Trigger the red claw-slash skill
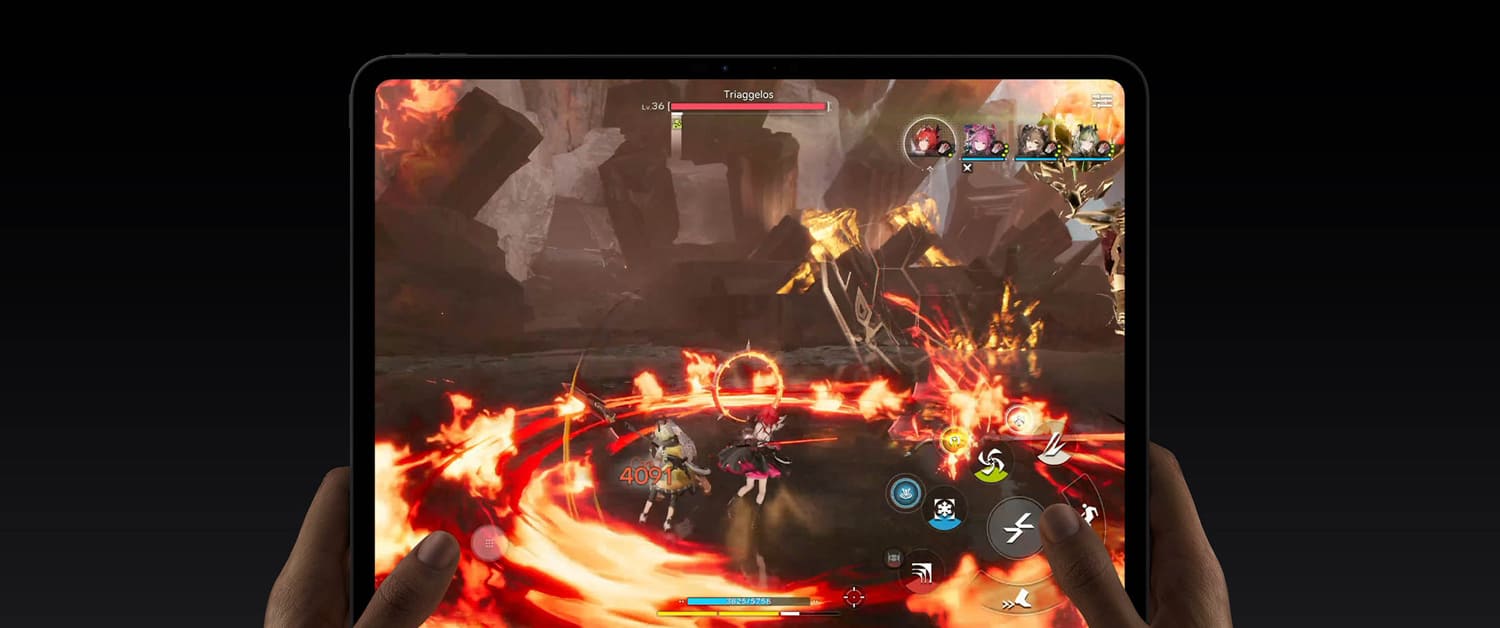Screen dimensions: 1500x628 [x=922, y=573]
